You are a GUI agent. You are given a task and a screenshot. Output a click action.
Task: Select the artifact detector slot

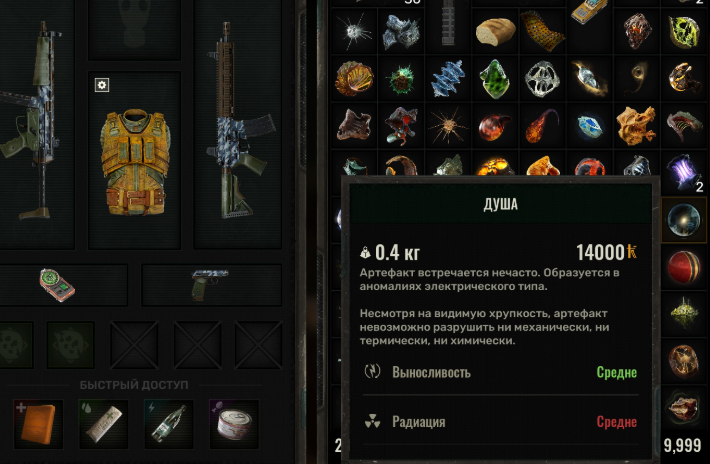click(58, 284)
